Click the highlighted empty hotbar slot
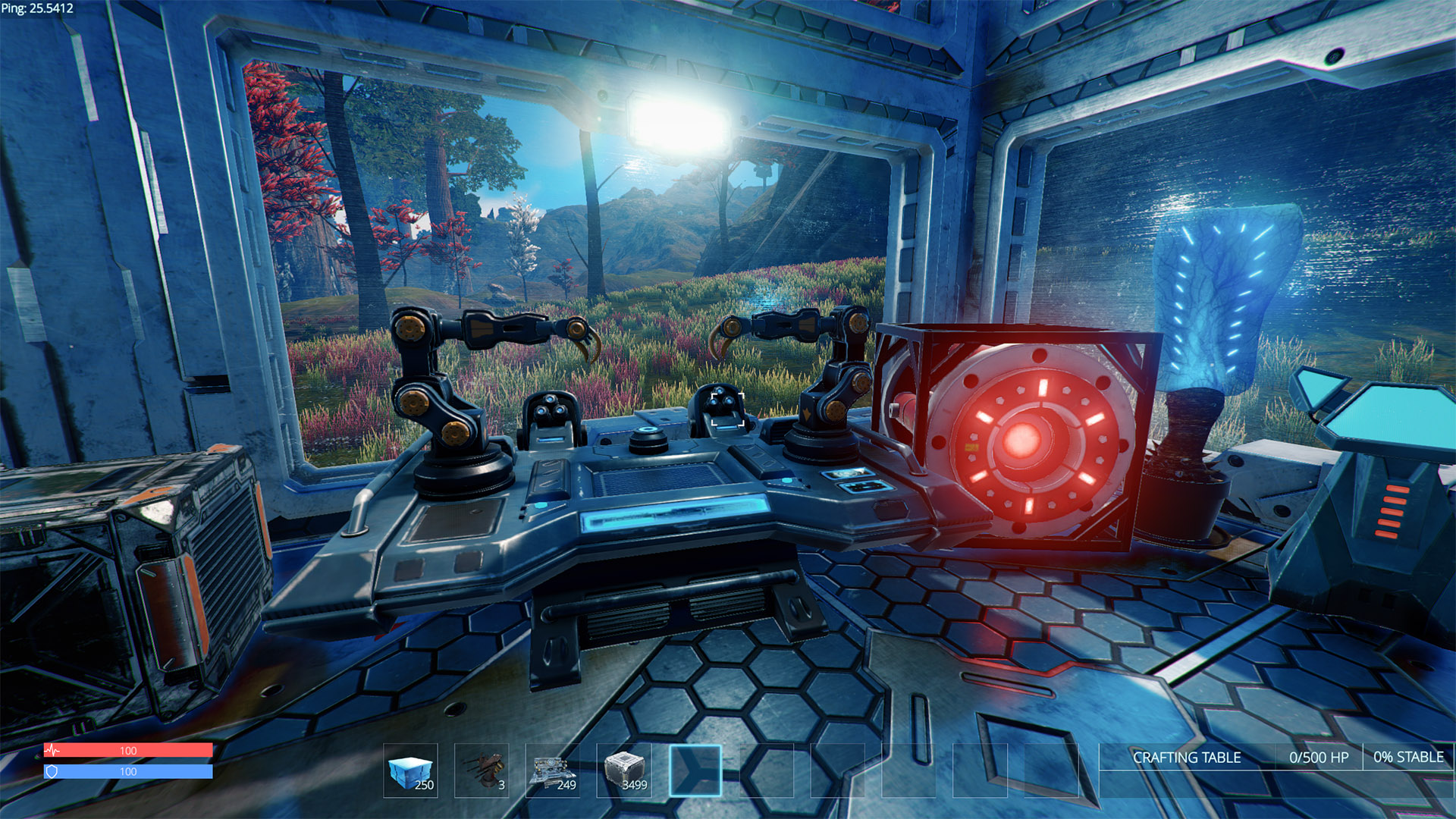Viewport: 1456px width, 819px height. pos(695,770)
